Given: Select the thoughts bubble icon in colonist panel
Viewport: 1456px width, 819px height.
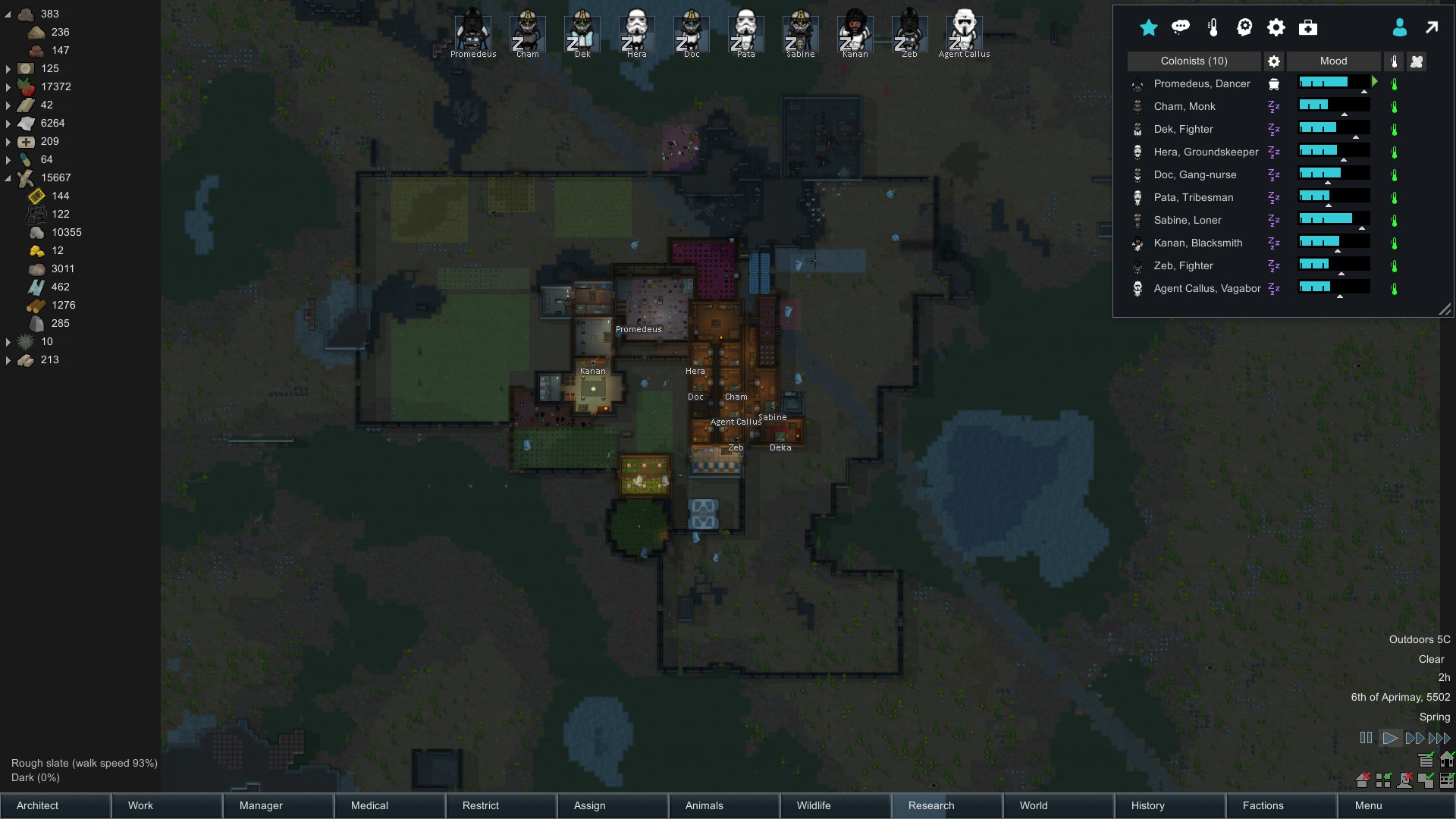Looking at the screenshot, I should click(x=1181, y=27).
